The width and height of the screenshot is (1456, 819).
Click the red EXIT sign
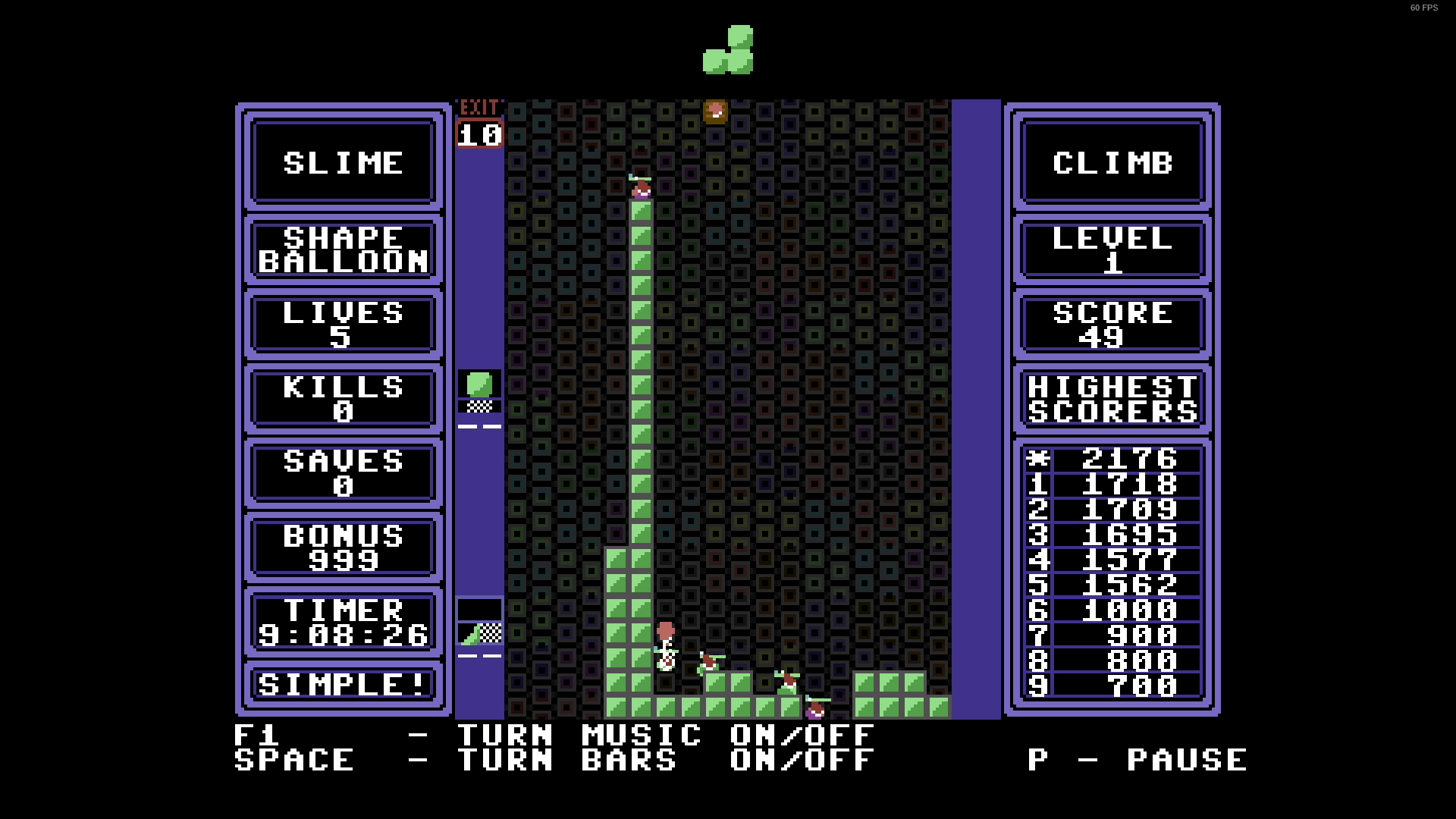coord(479,108)
